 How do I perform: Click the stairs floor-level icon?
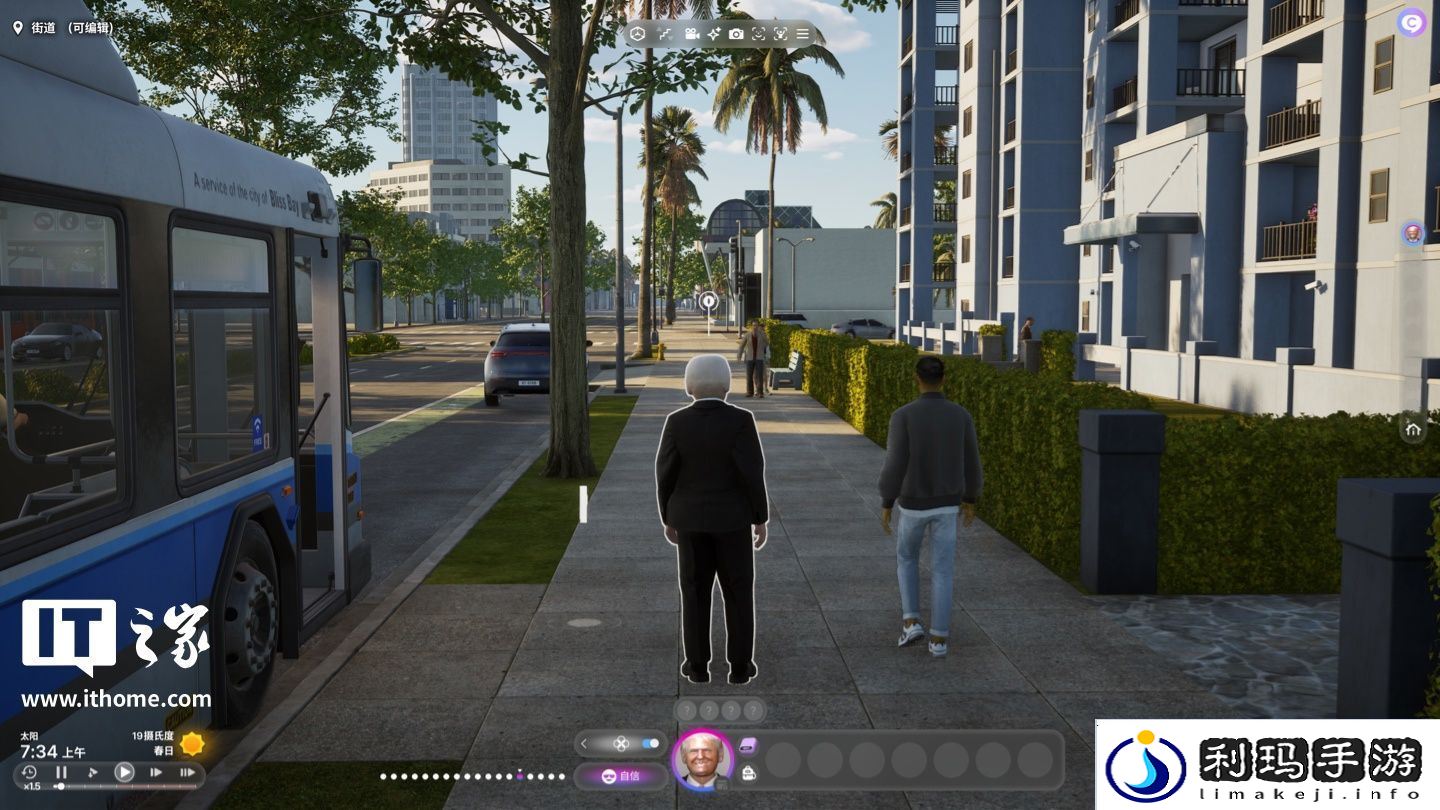[665, 34]
